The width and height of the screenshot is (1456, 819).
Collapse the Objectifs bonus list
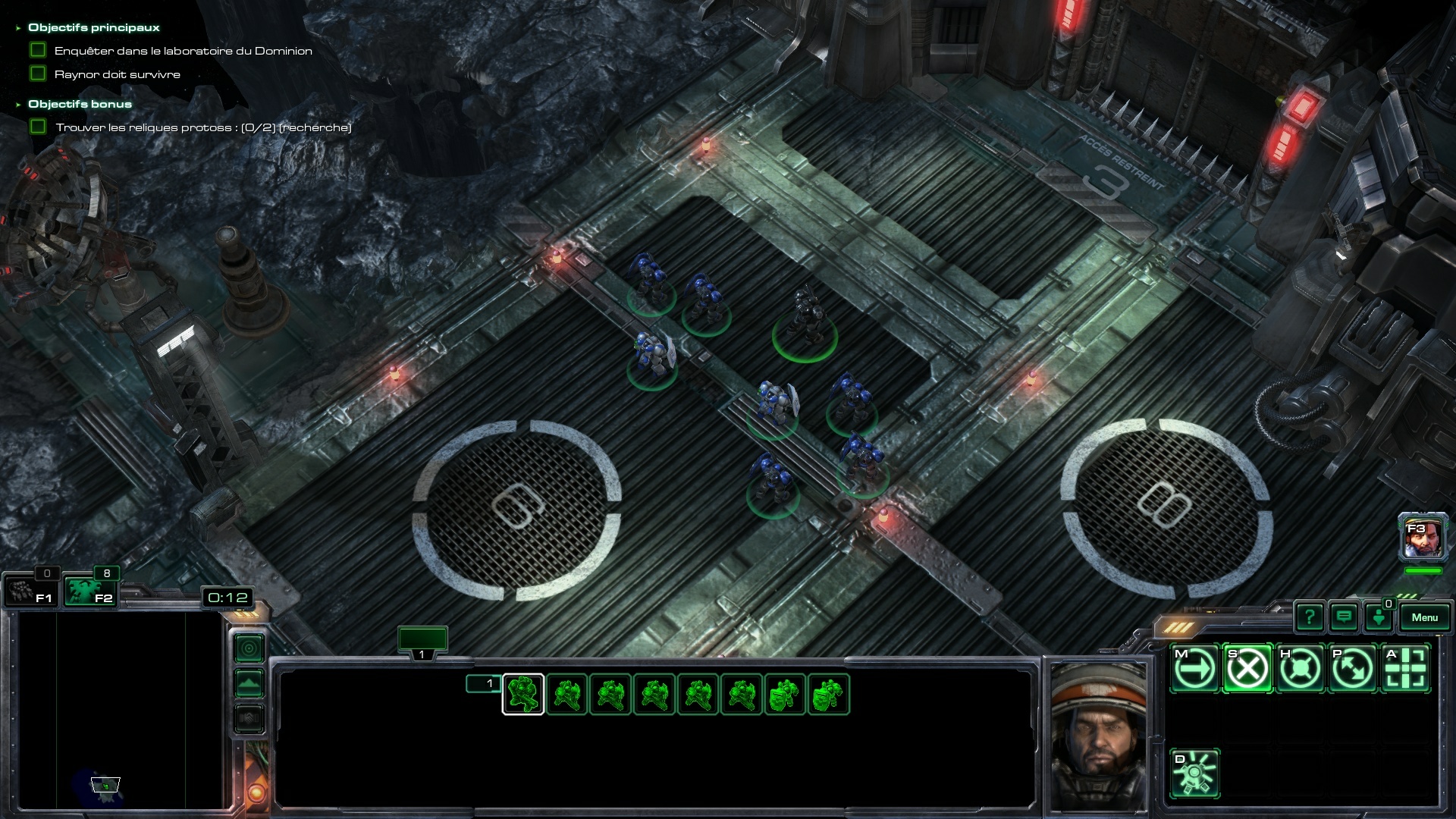coord(18,105)
